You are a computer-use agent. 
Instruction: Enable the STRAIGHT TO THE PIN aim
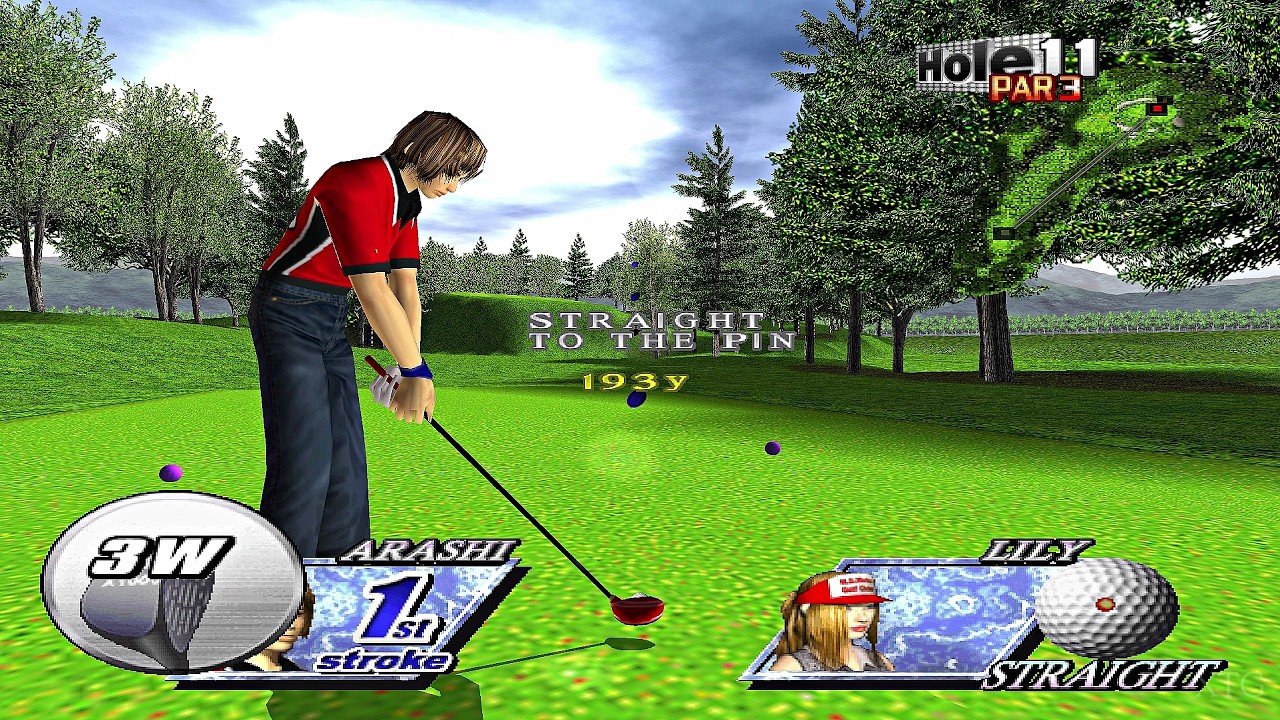coord(660,330)
